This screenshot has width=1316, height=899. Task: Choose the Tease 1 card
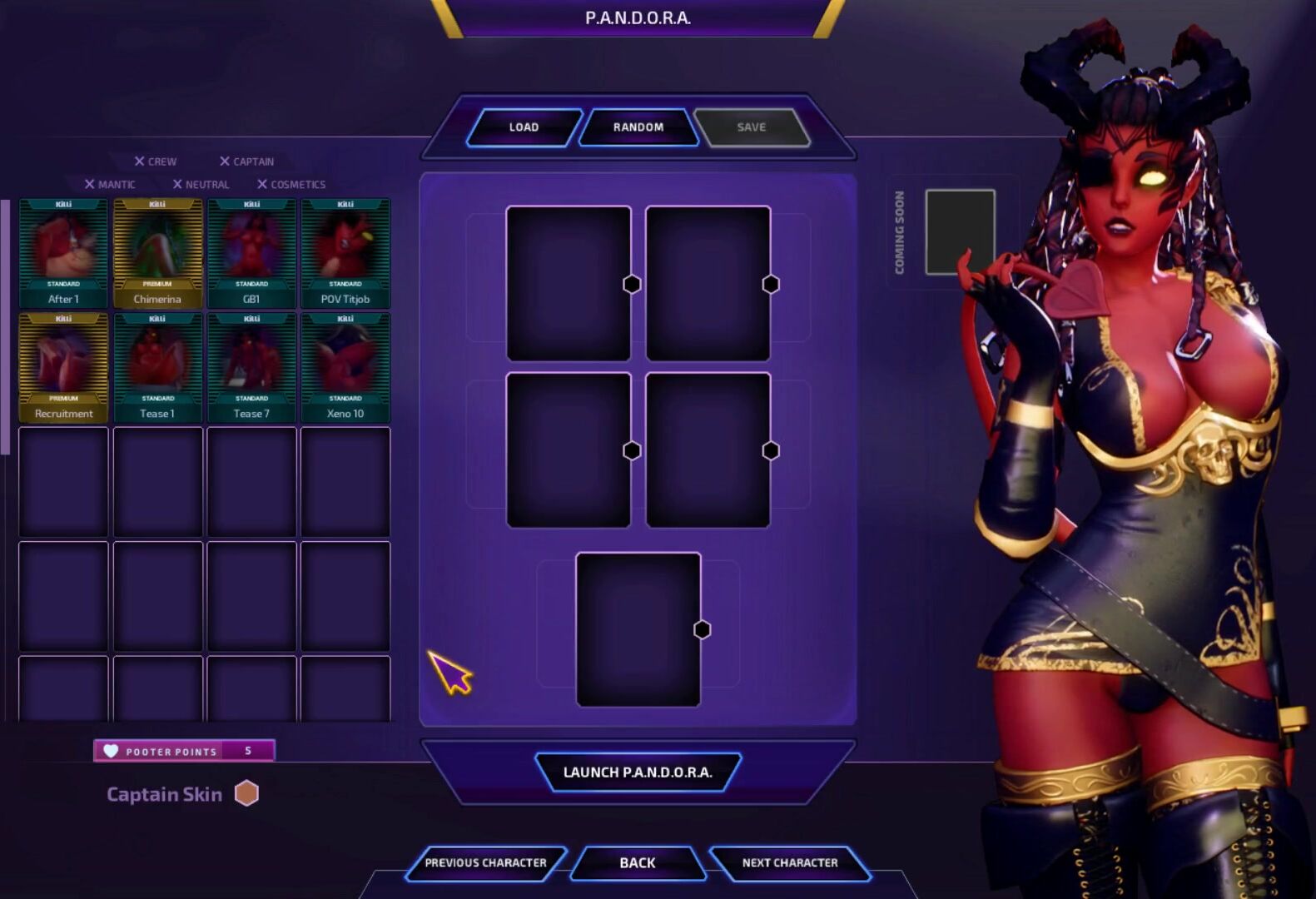157,368
